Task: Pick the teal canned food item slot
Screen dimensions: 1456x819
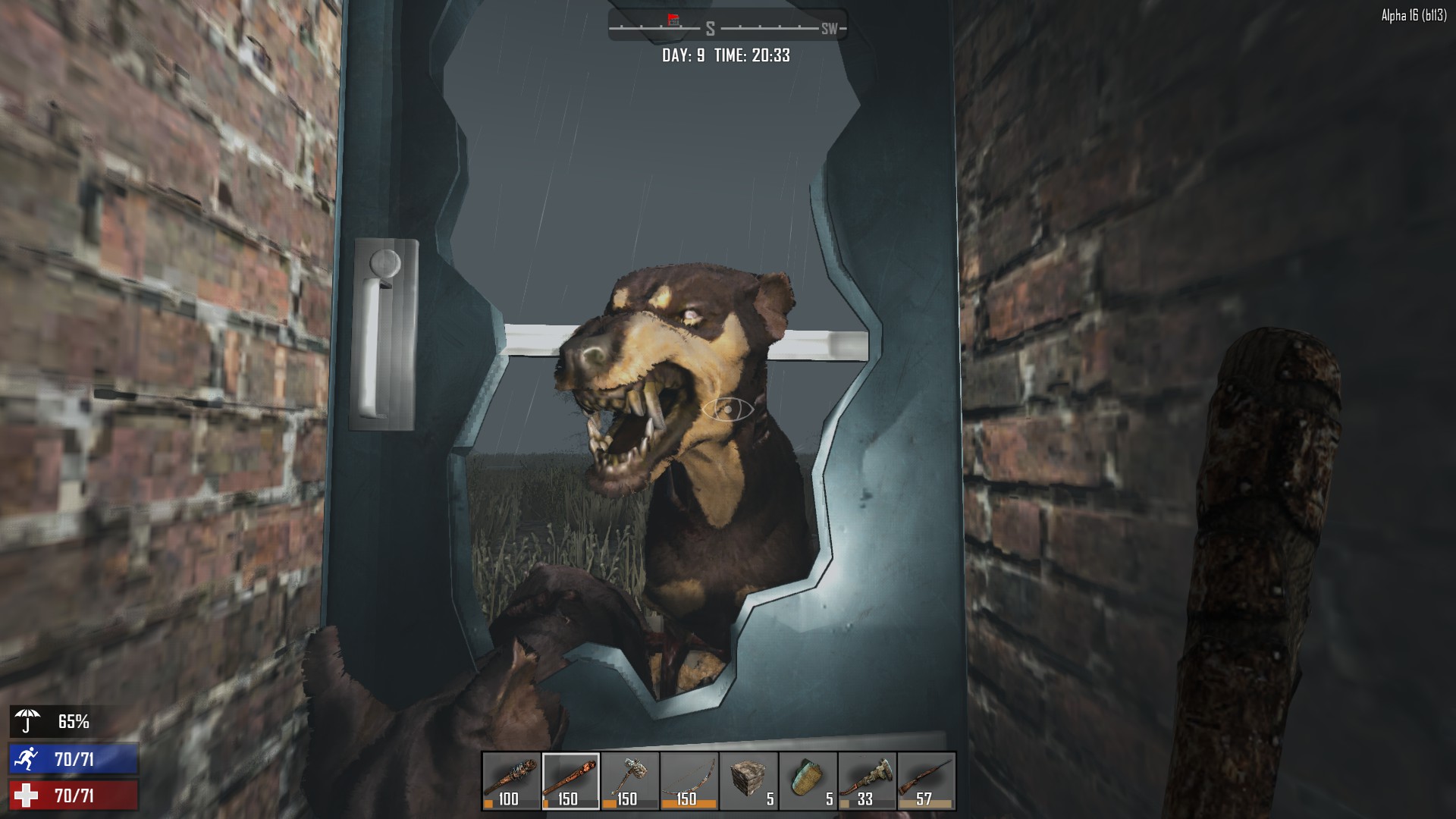Action: tap(807, 781)
